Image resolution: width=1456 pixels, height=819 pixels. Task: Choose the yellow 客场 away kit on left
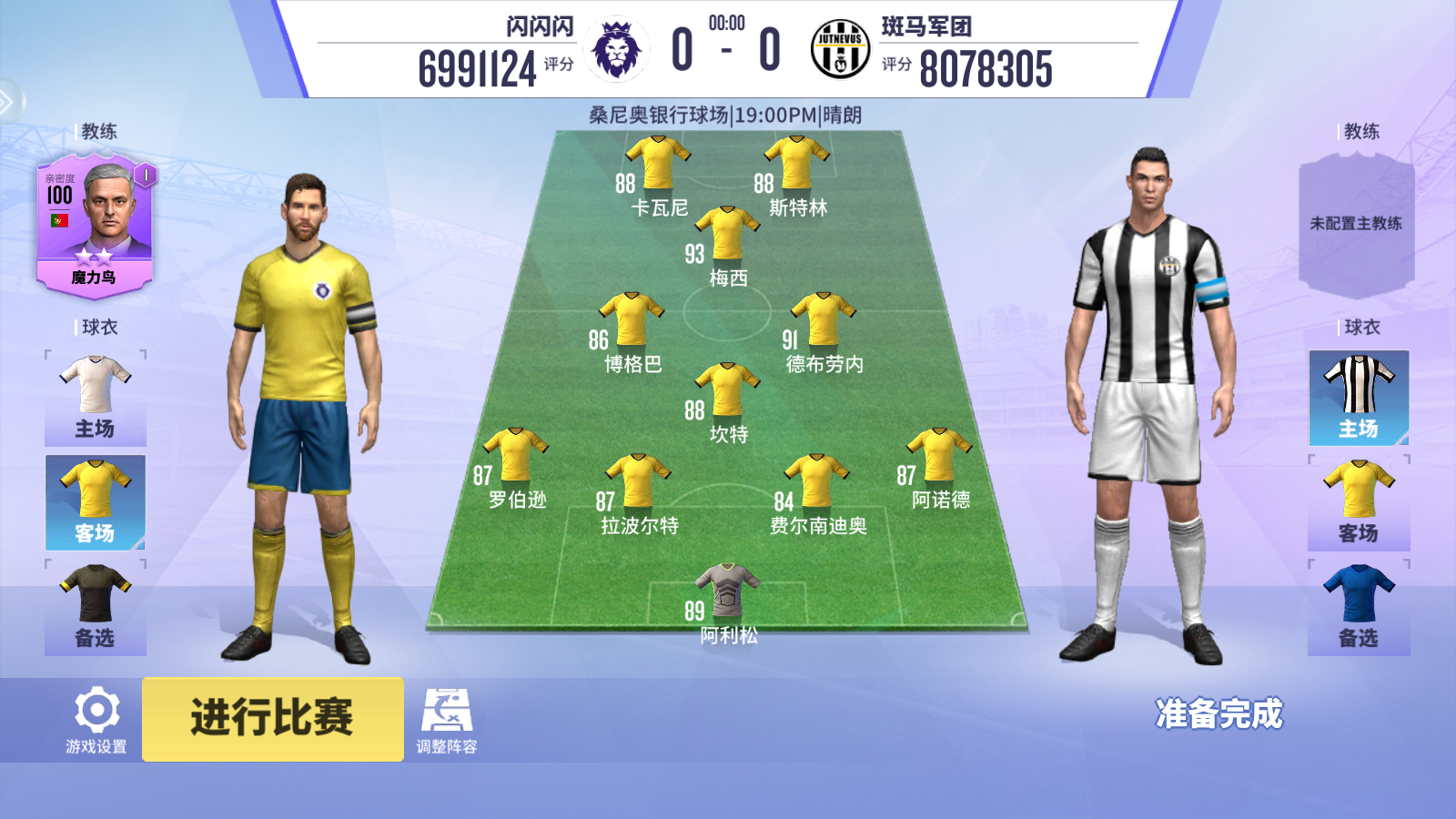click(96, 502)
